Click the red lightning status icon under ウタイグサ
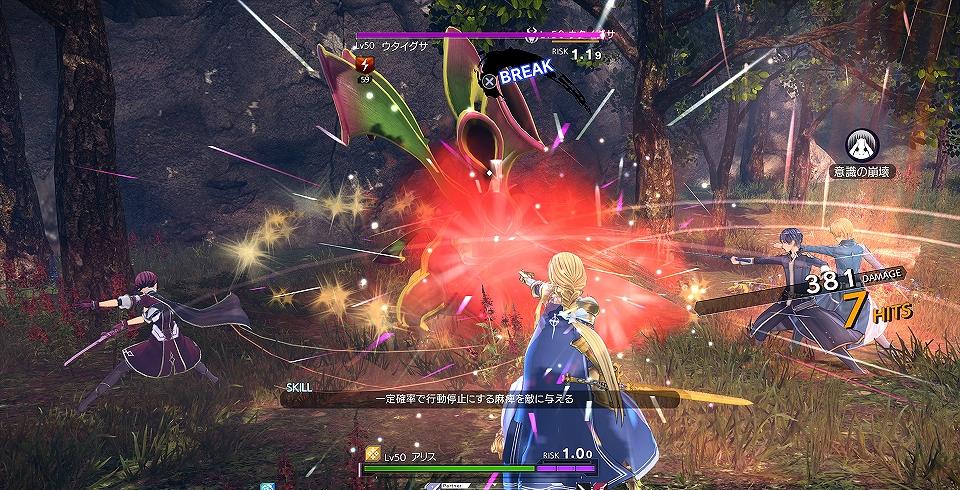 364,65
